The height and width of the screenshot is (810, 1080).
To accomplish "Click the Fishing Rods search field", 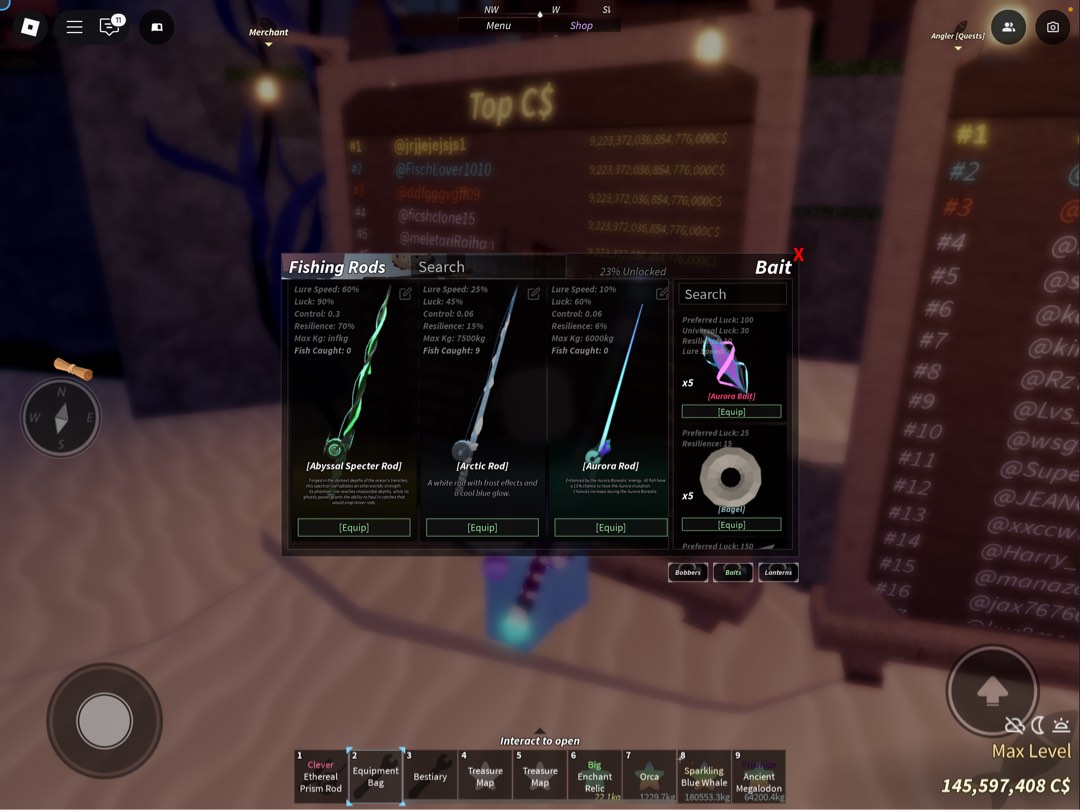I will pyautogui.click(x=487, y=267).
